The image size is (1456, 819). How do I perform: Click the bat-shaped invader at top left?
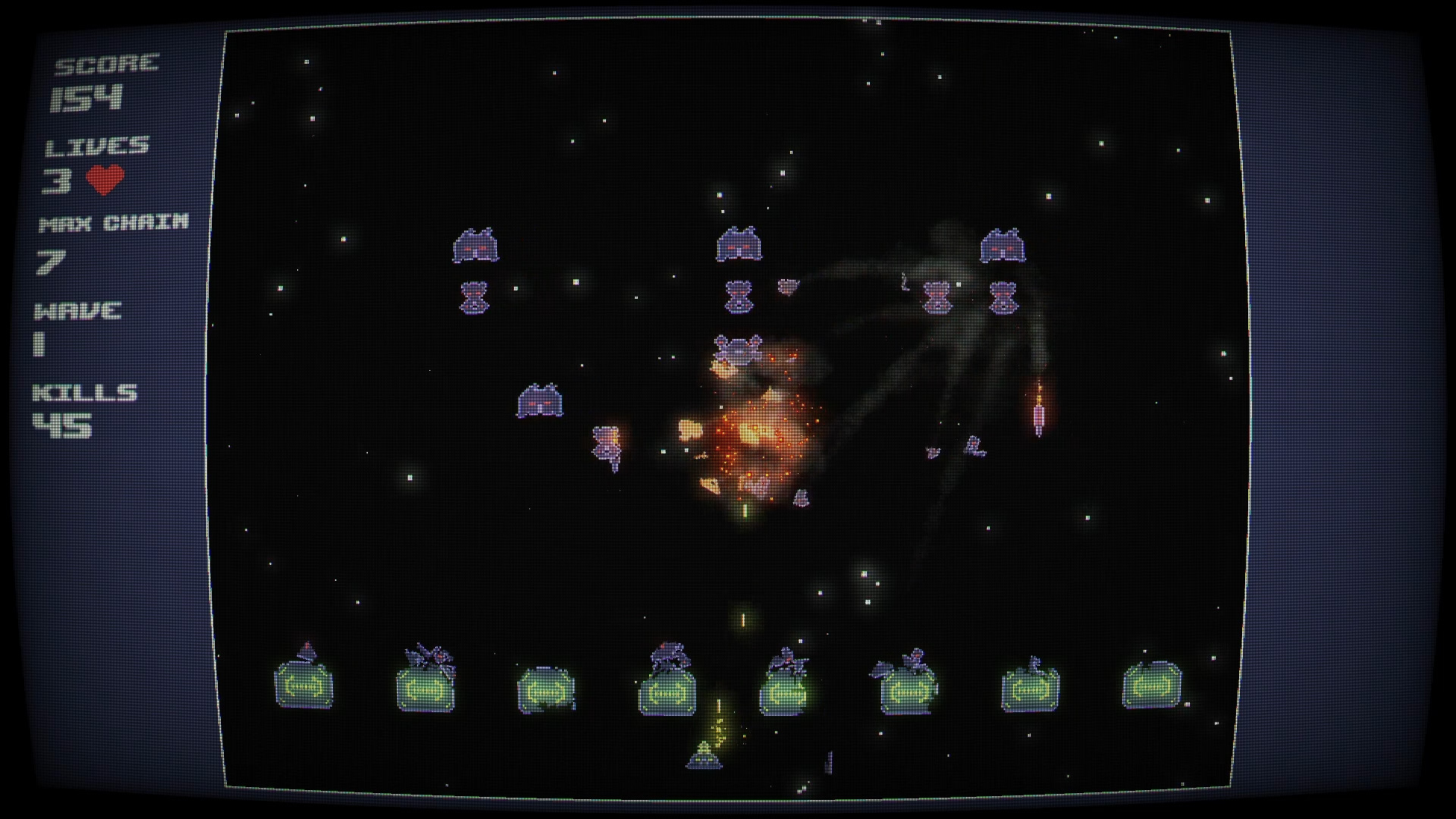pyautogui.click(x=475, y=244)
